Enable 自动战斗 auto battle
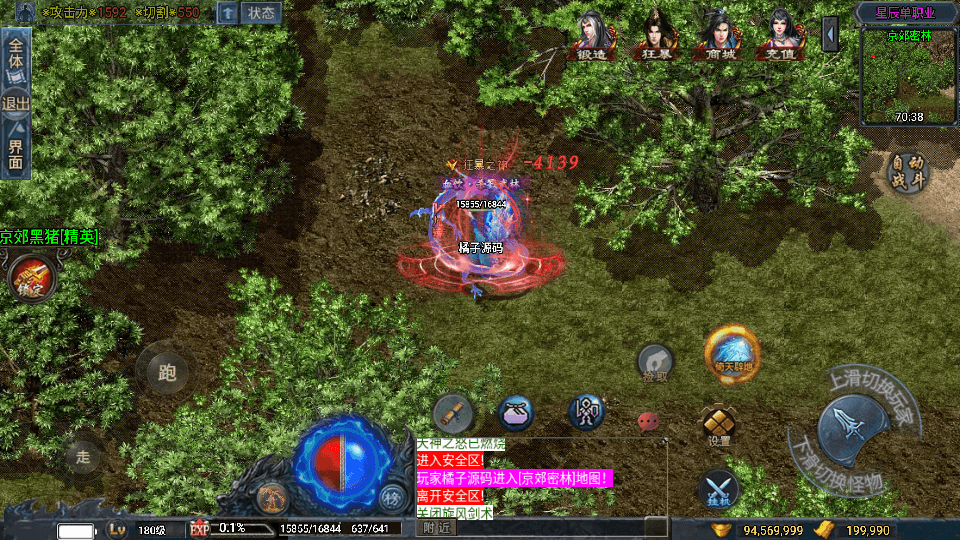The width and height of the screenshot is (960, 540). 910,173
